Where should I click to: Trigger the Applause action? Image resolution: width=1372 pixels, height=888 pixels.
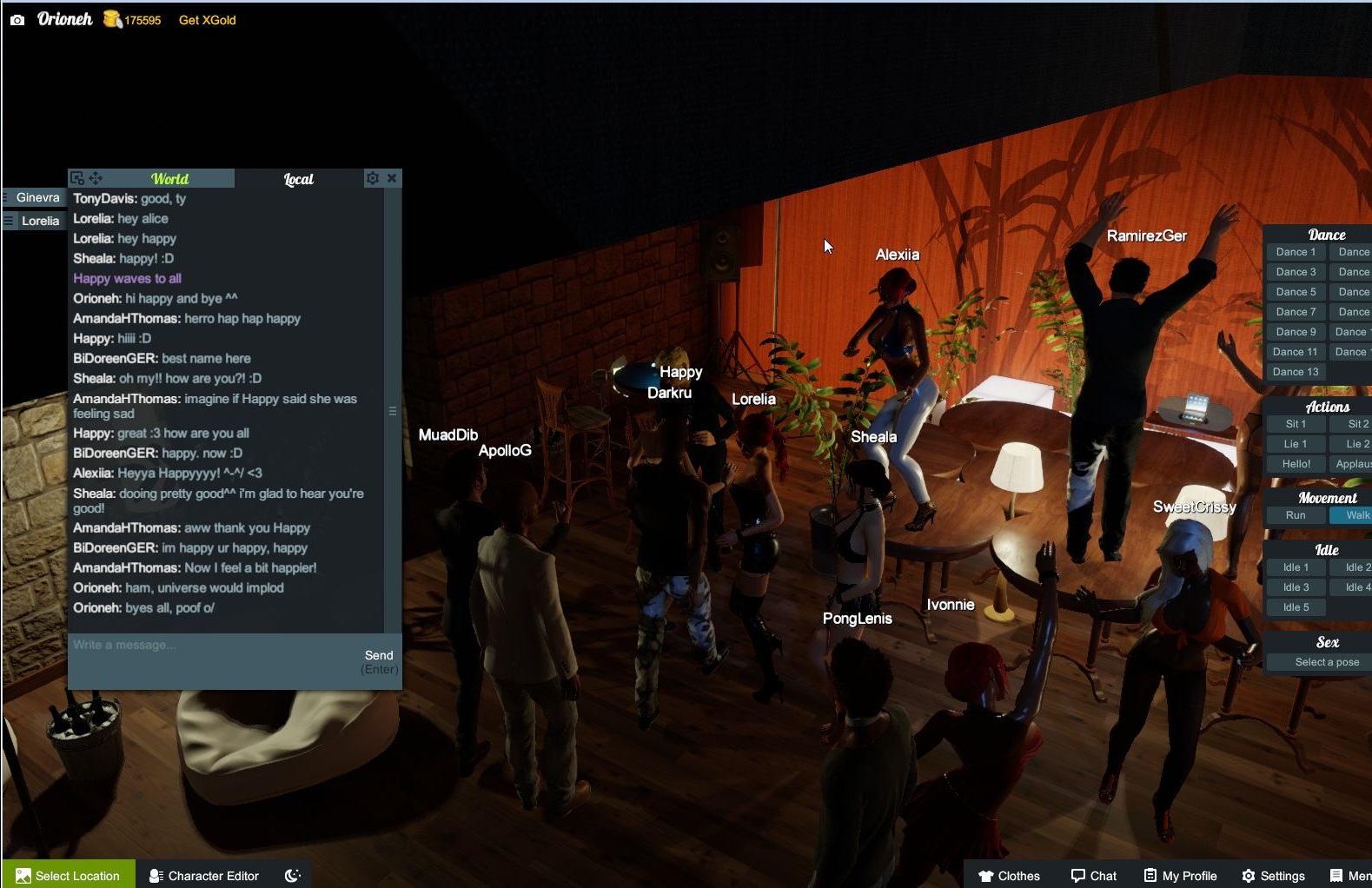click(x=1352, y=463)
